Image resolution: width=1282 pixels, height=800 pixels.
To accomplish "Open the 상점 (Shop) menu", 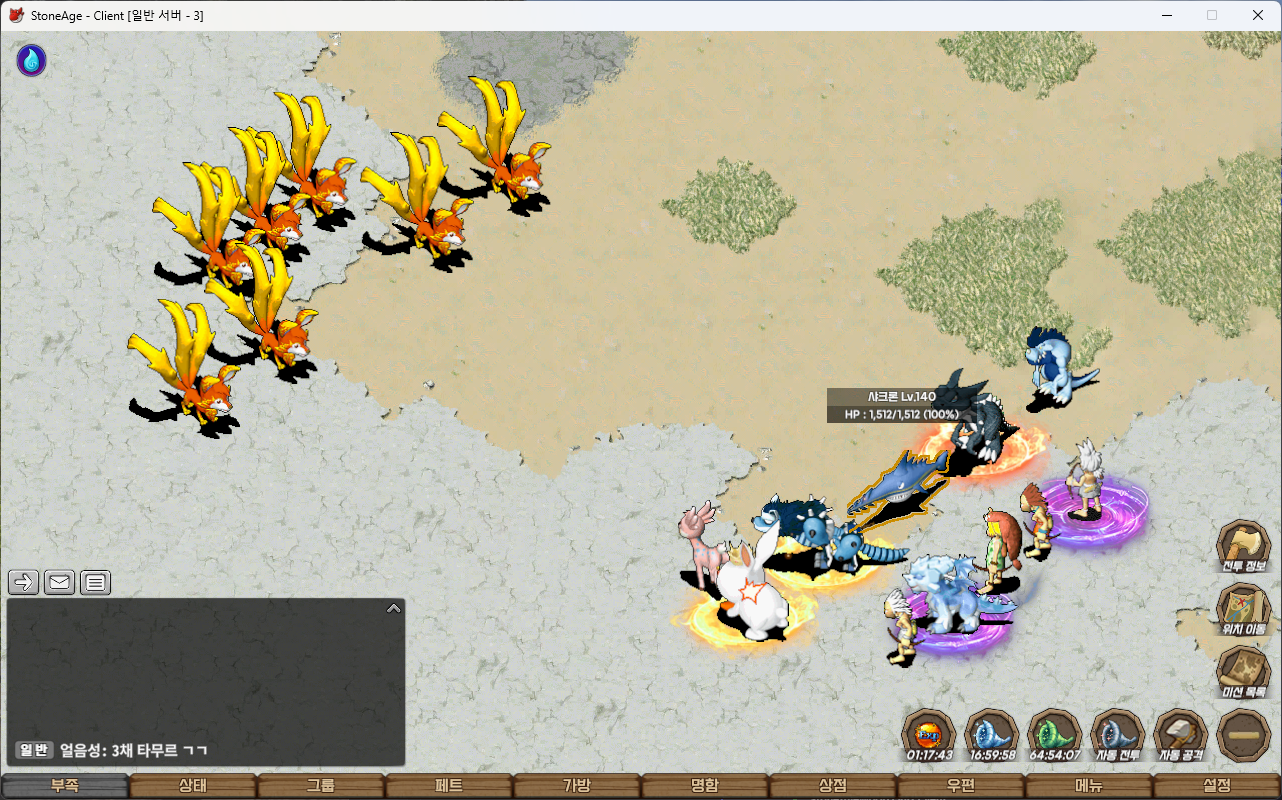I will pyautogui.click(x=833, y=786).
